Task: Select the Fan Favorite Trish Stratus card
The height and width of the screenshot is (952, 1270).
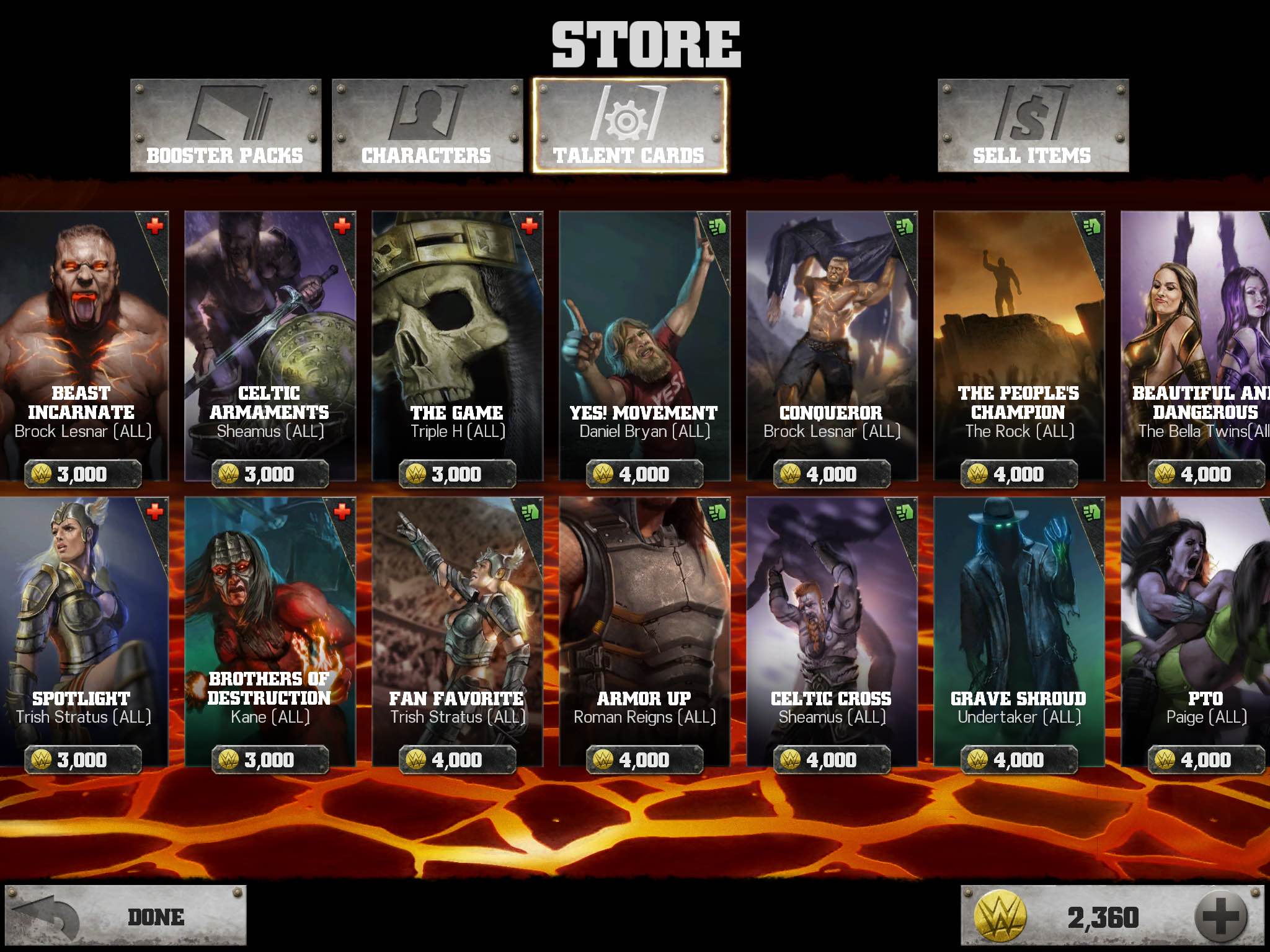Action: point(457,631)
